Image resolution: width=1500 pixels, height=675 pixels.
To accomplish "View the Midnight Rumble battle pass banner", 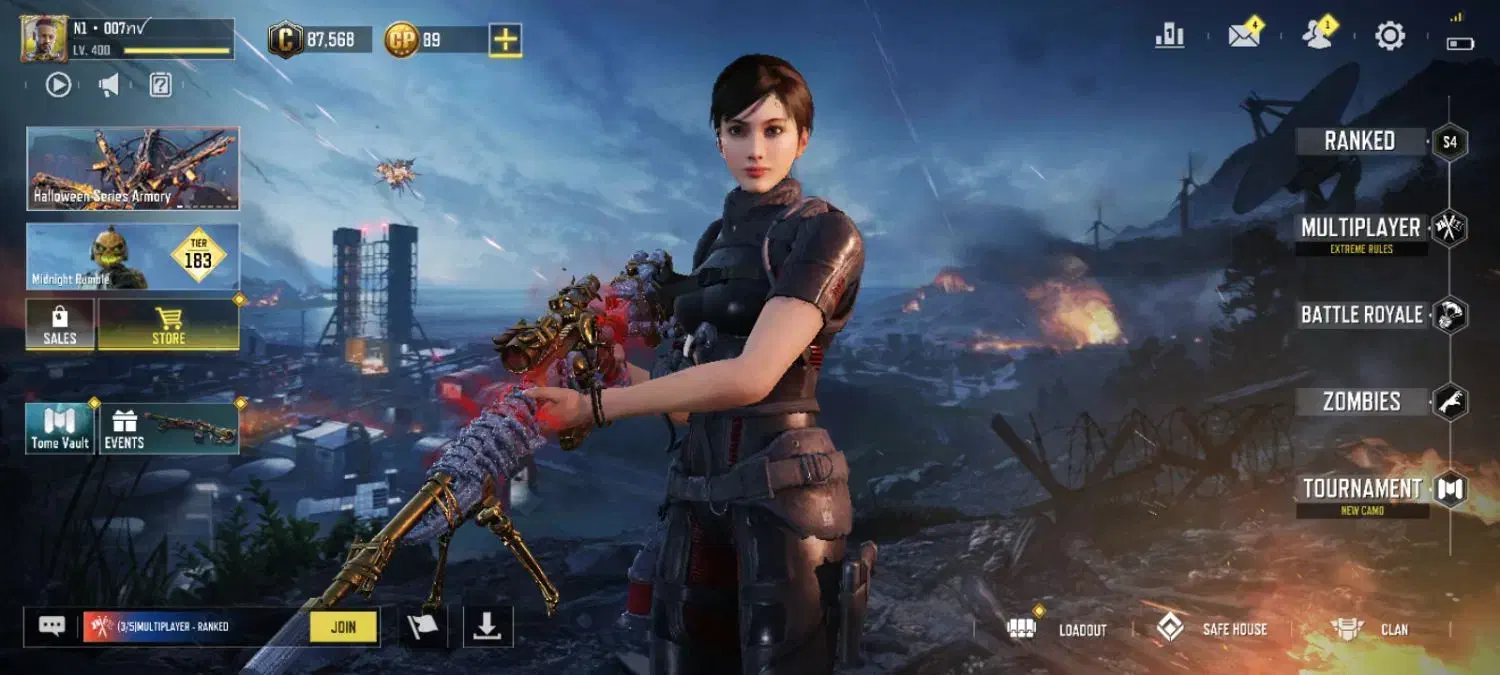I will pyautogui.click(x=133, y=256).
